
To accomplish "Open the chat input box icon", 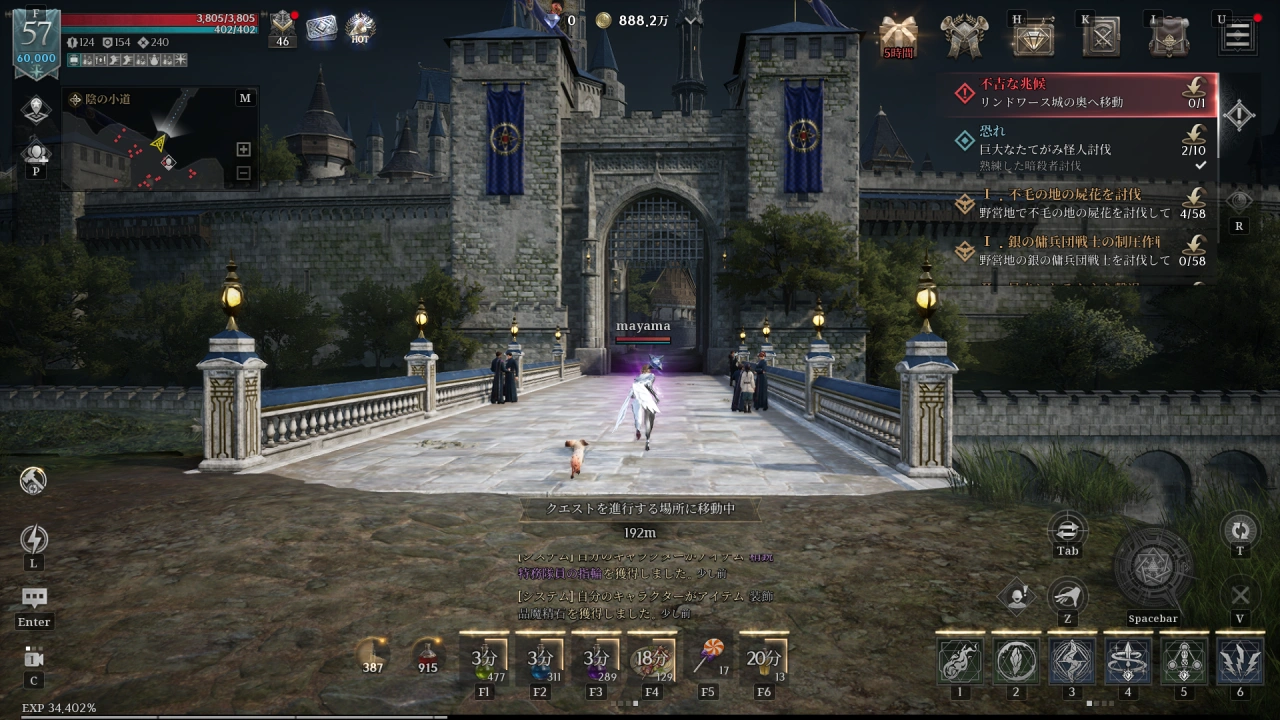I will tap(34, 598).
